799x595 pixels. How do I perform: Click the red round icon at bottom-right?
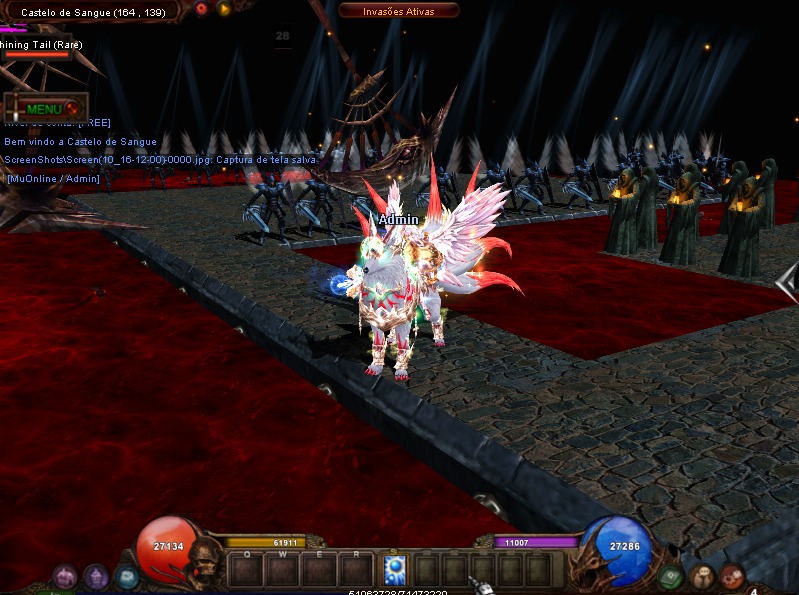[x=733, y=576]
